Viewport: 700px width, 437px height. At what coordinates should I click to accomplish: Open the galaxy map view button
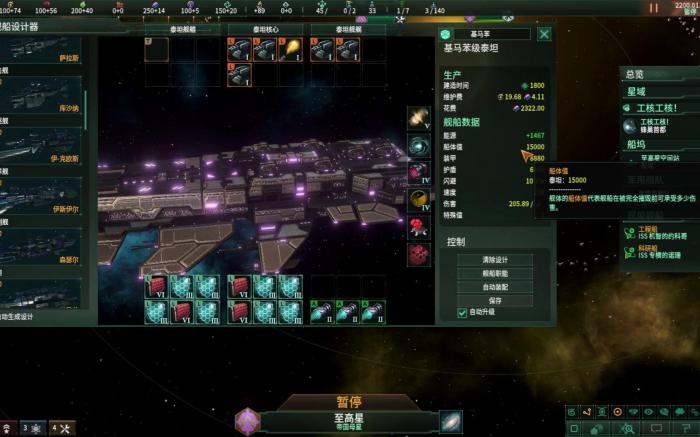pyautogui.click(x=451, y=422)
